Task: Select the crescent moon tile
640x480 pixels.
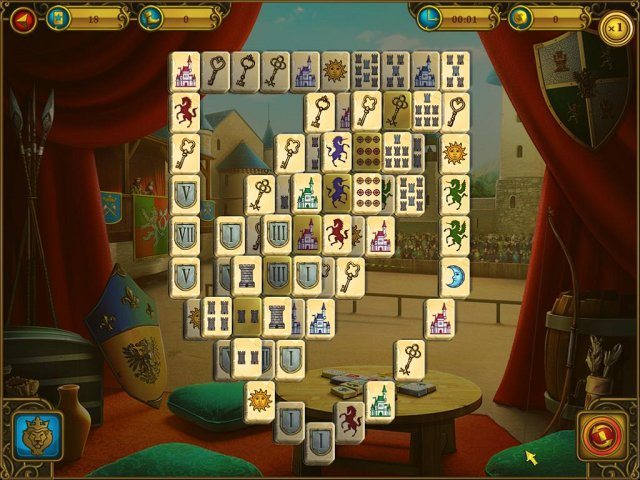Action: click(455, 277)
